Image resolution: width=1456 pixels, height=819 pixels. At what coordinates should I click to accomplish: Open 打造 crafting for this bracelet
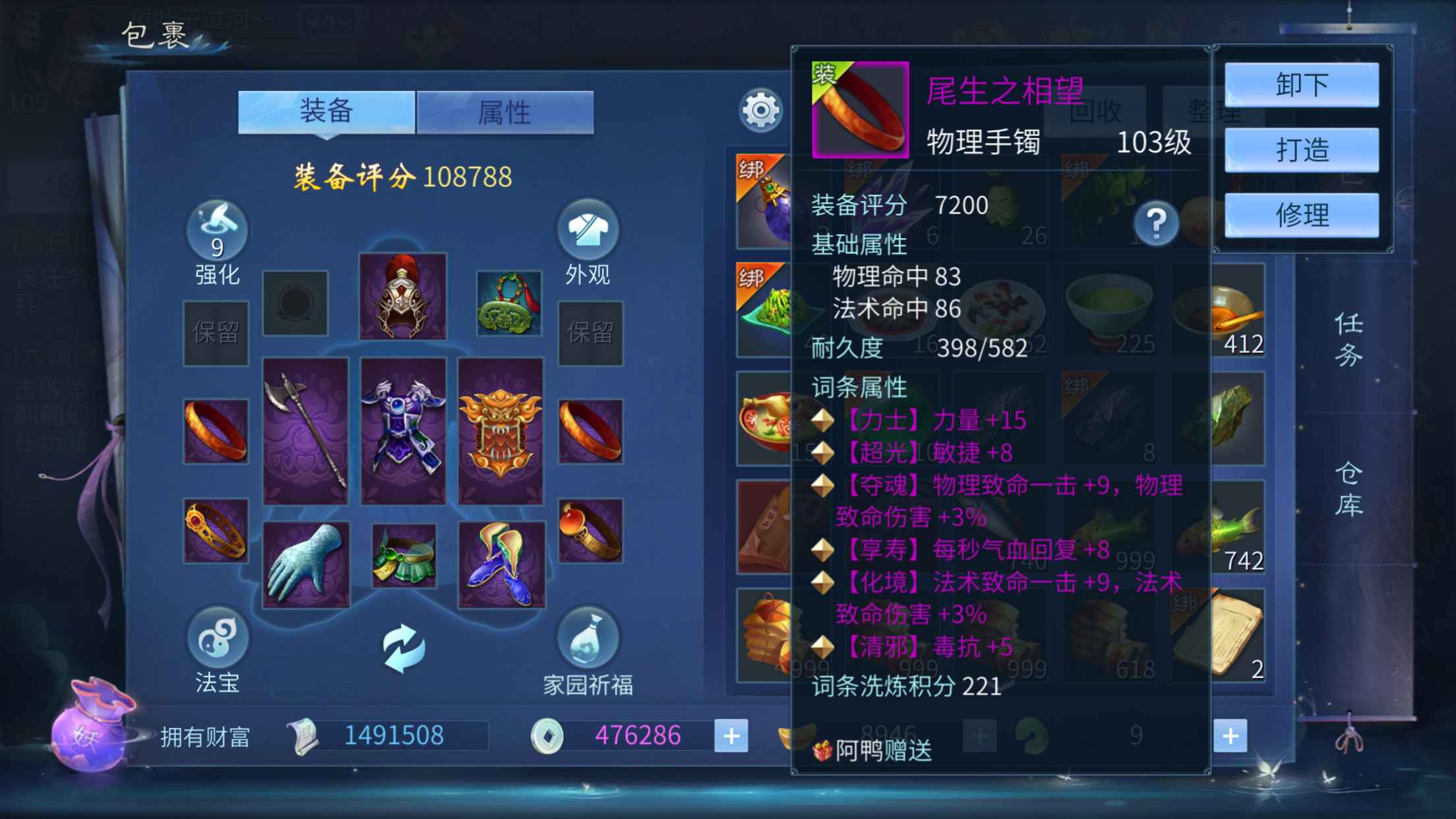1301,150
